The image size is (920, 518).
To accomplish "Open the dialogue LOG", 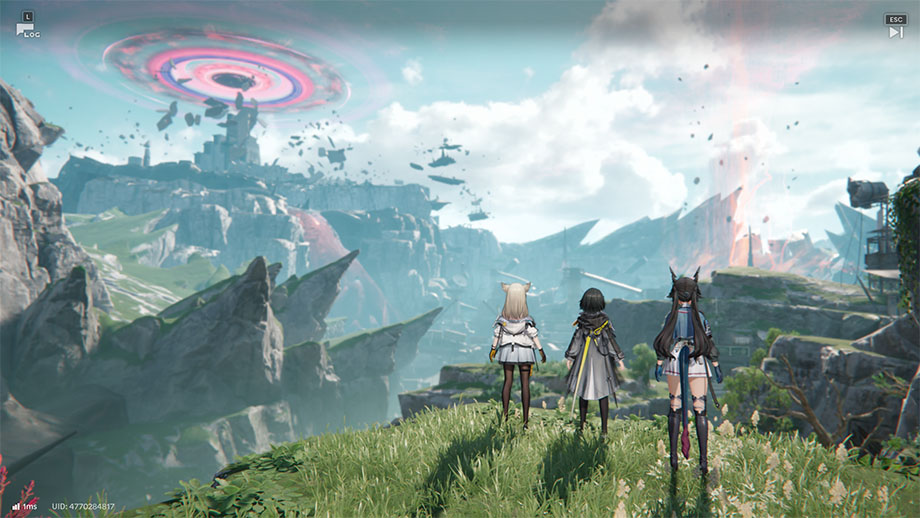I will coord(27,26).
